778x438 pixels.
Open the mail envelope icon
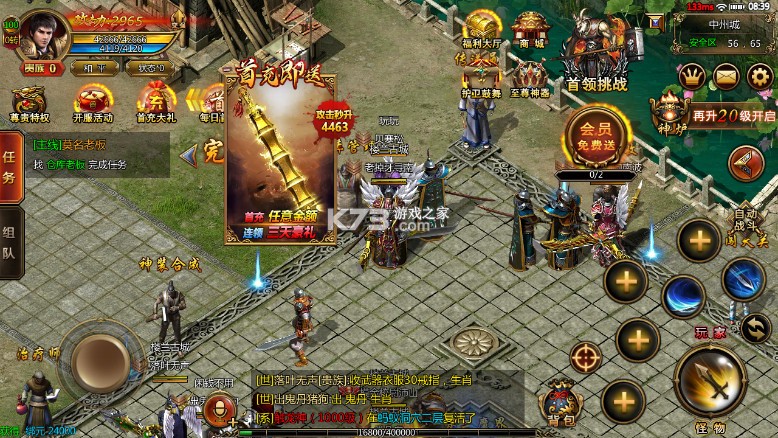point(727,75)
